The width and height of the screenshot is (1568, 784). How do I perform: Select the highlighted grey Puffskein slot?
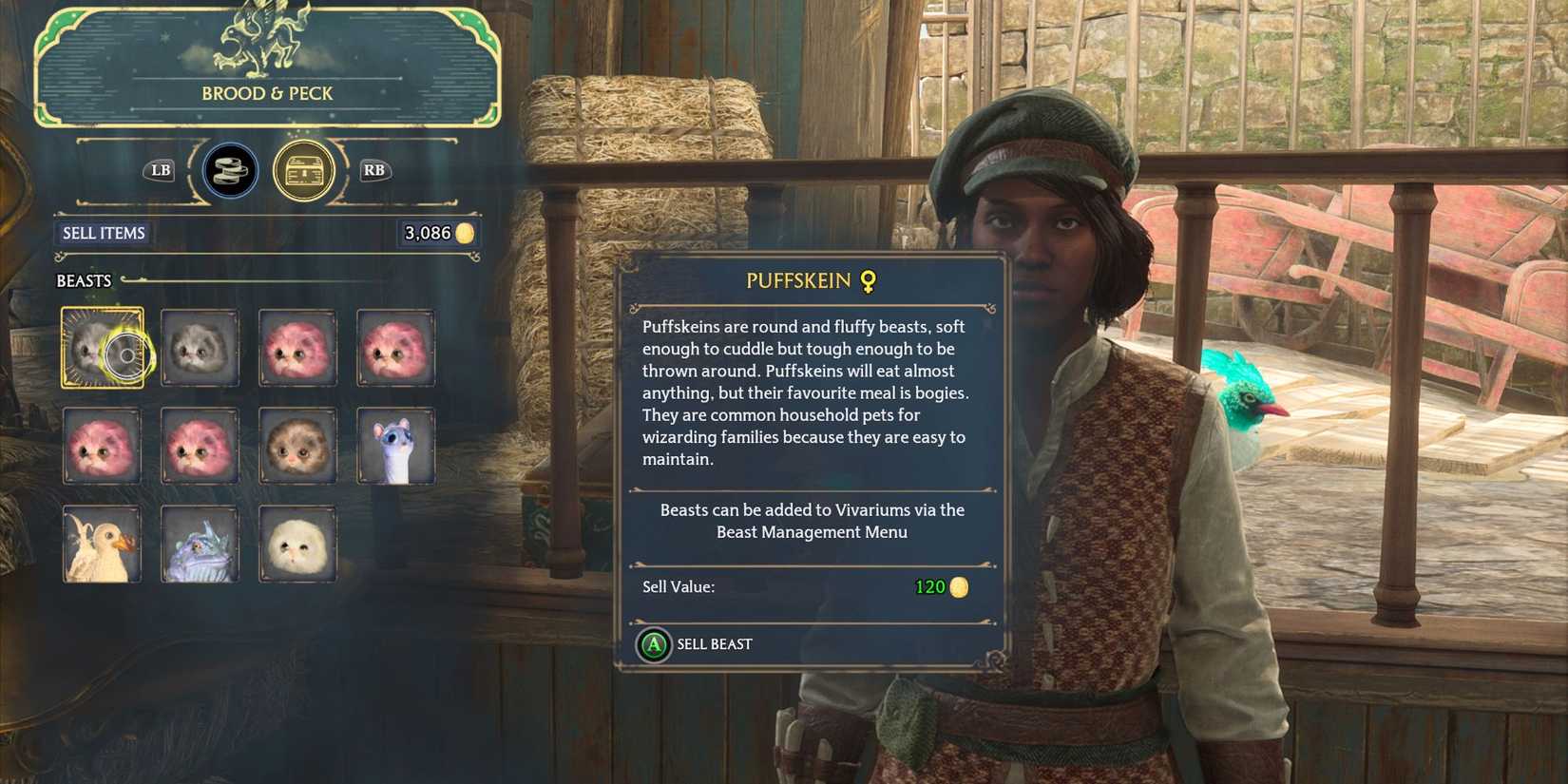tap(103, 348)
